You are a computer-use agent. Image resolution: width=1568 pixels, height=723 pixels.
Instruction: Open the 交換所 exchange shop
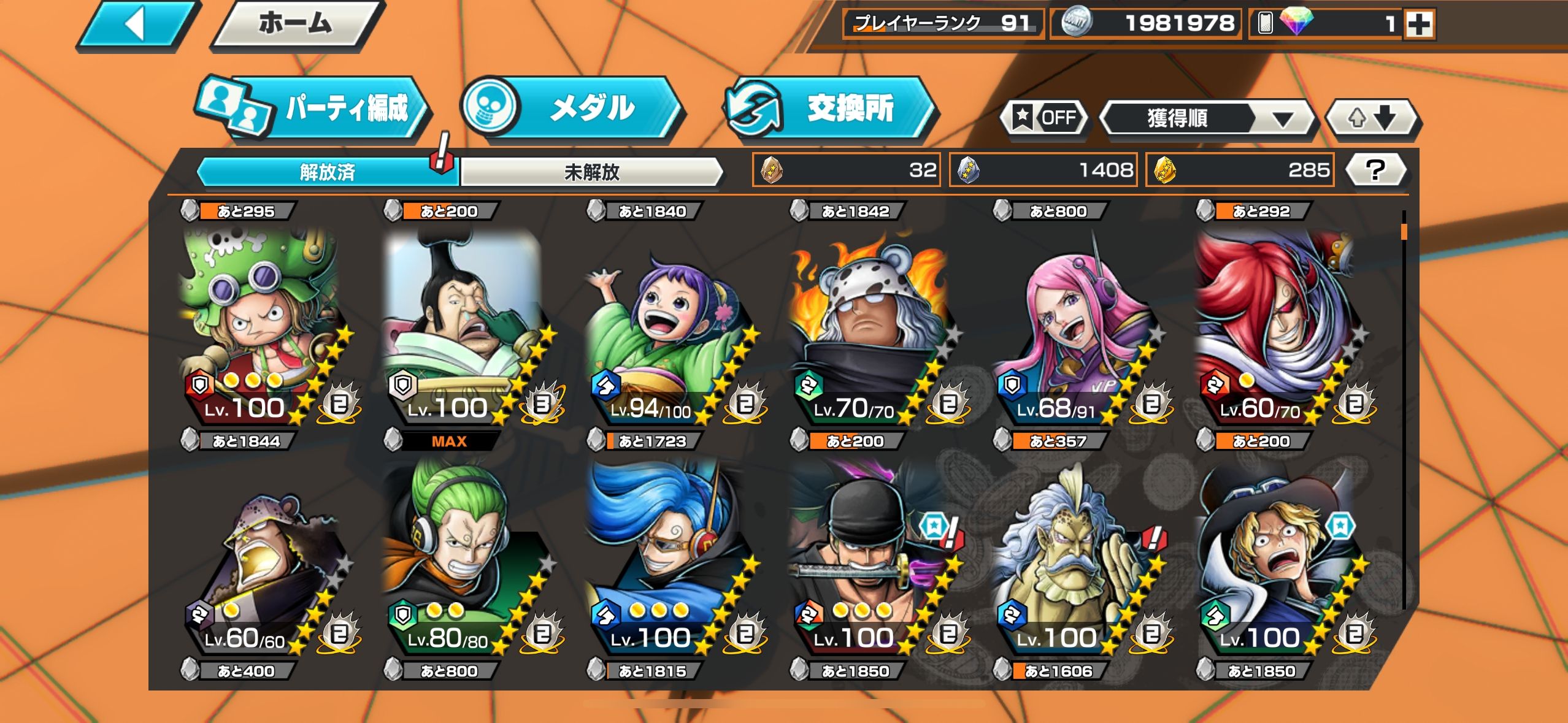click(x=829, y=109)
